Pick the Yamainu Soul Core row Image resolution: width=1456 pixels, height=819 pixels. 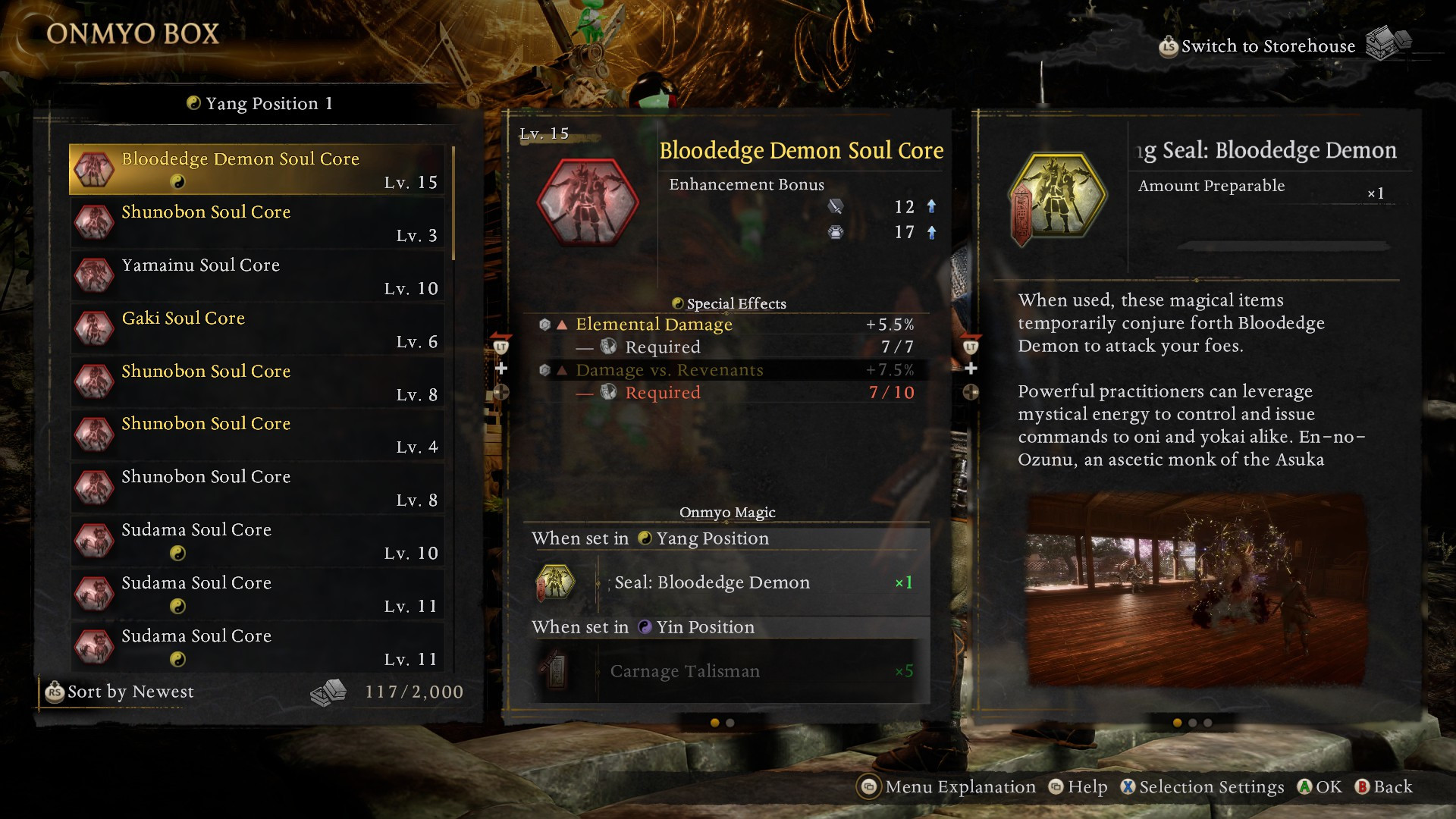[x=258, y=275]
